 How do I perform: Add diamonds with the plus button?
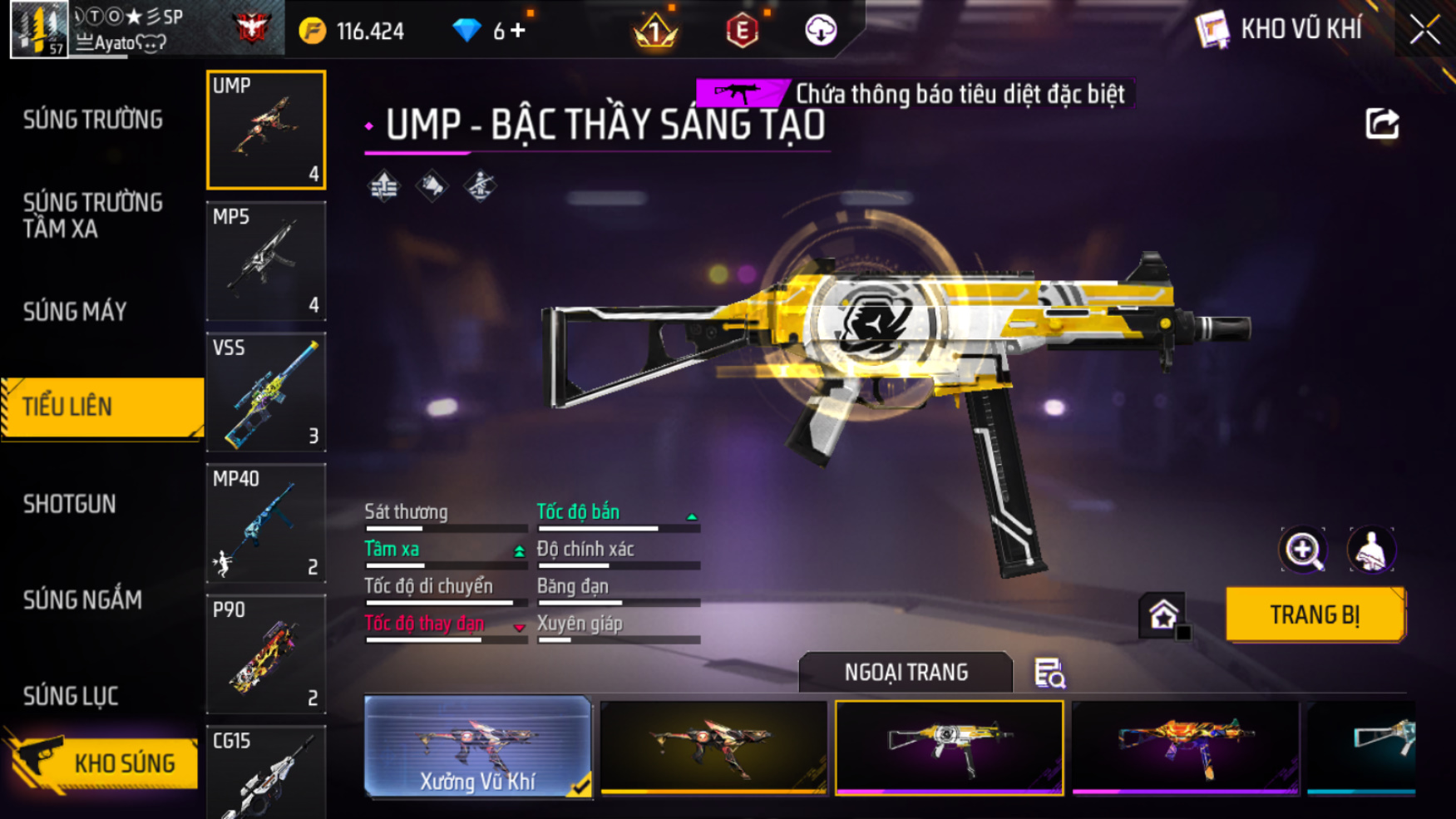[518, 31]
